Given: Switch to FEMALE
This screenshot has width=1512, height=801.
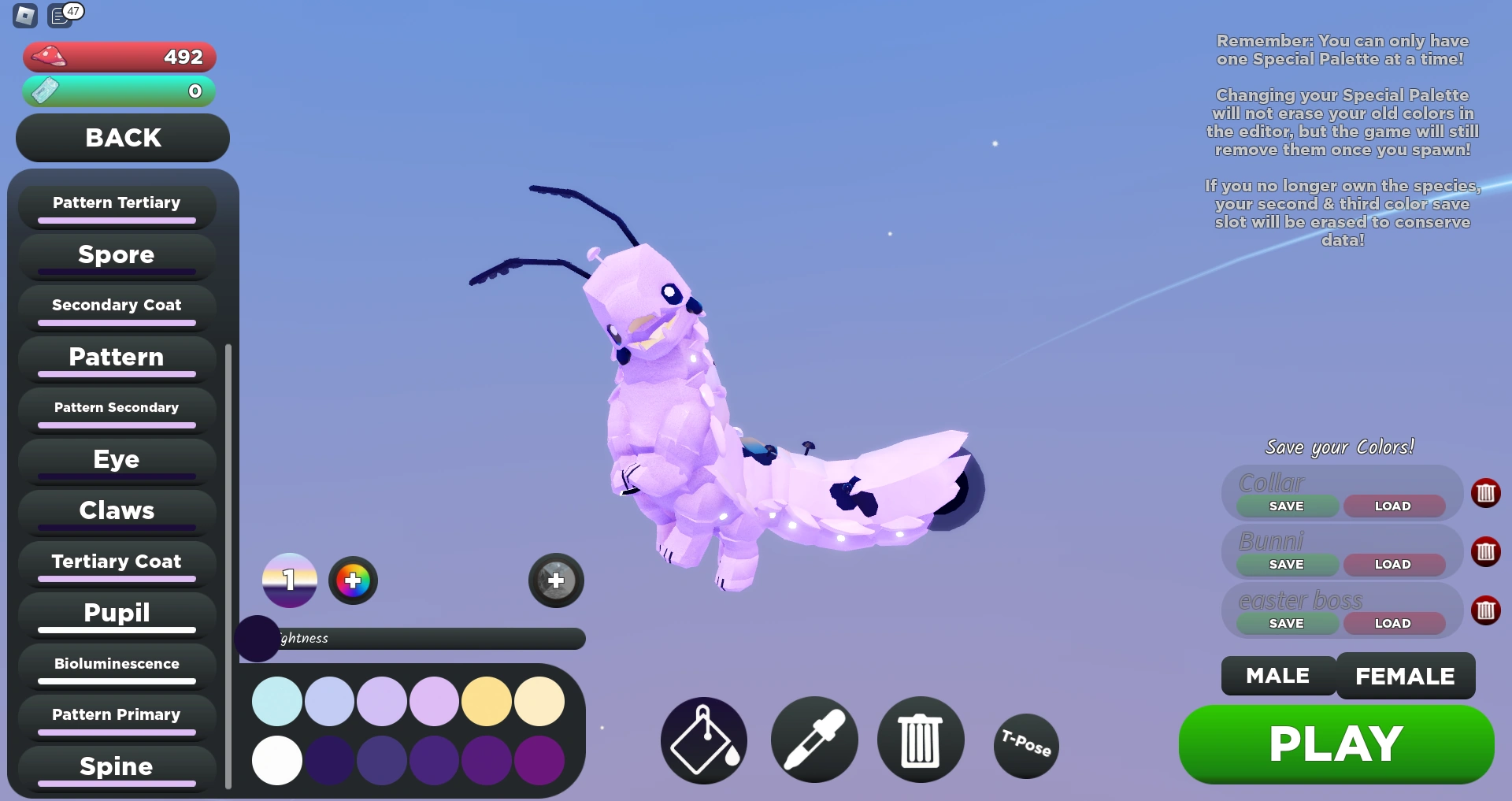Looking at the screenshot, I should pos(1405,675).
